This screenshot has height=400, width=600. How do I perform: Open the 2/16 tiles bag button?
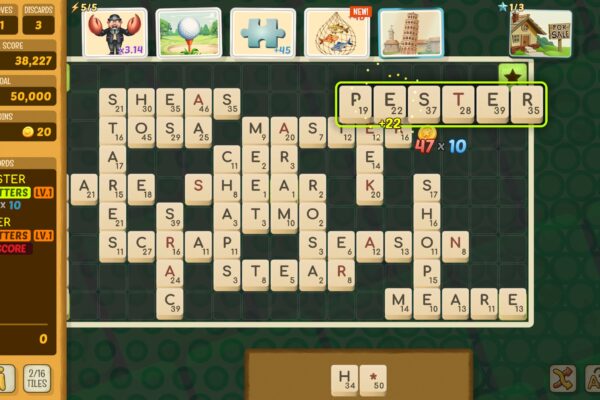(x=36, y=379)
